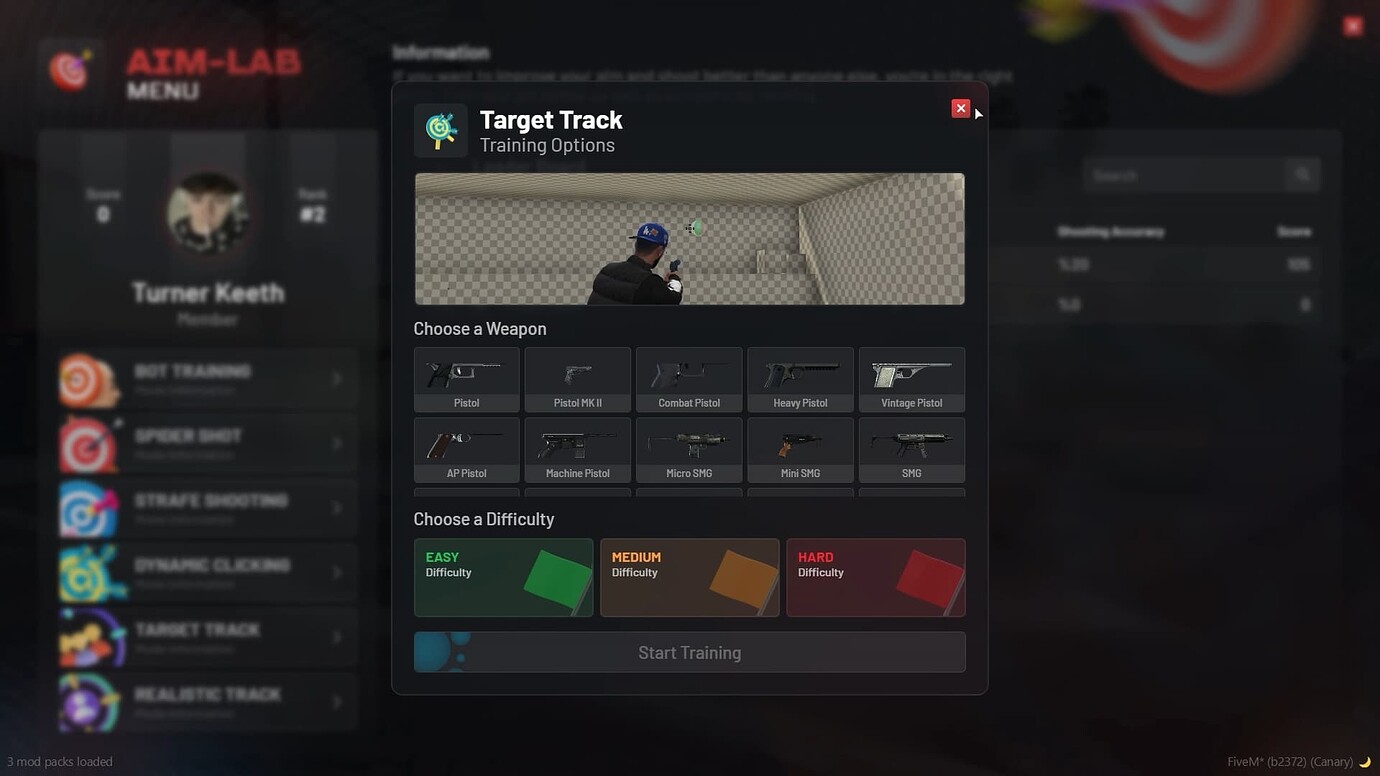Expand the Spider Shot entry chevron
Image resolution: width=1380 pixels, height=776 pixels.
click(x=337, y=443)
